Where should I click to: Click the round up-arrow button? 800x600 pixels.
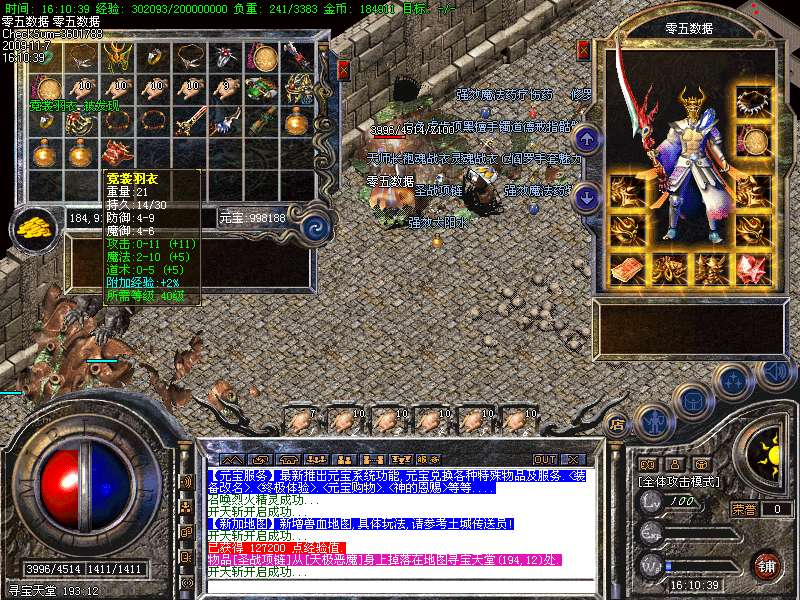click(588, 140)
